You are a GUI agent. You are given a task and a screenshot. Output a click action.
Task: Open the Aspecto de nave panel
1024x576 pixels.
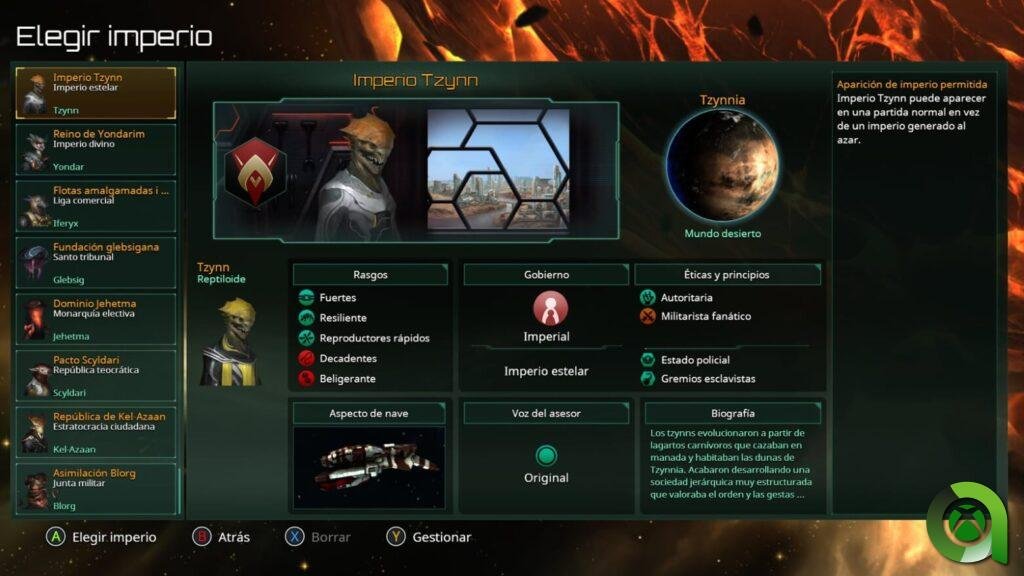(368, 413)
